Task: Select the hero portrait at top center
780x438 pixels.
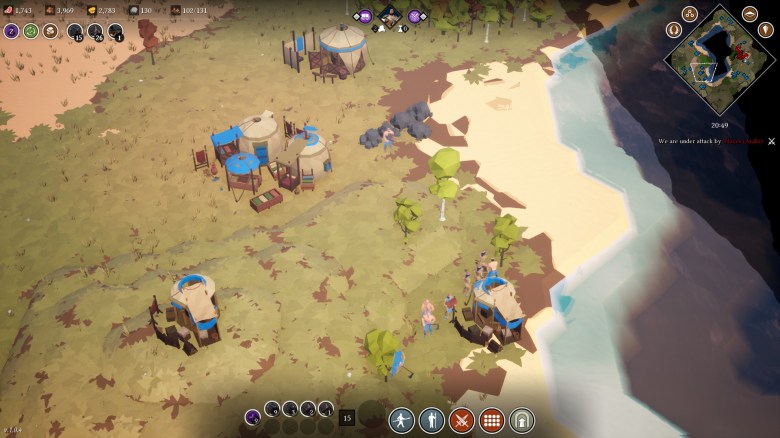Action: point(390,16)
